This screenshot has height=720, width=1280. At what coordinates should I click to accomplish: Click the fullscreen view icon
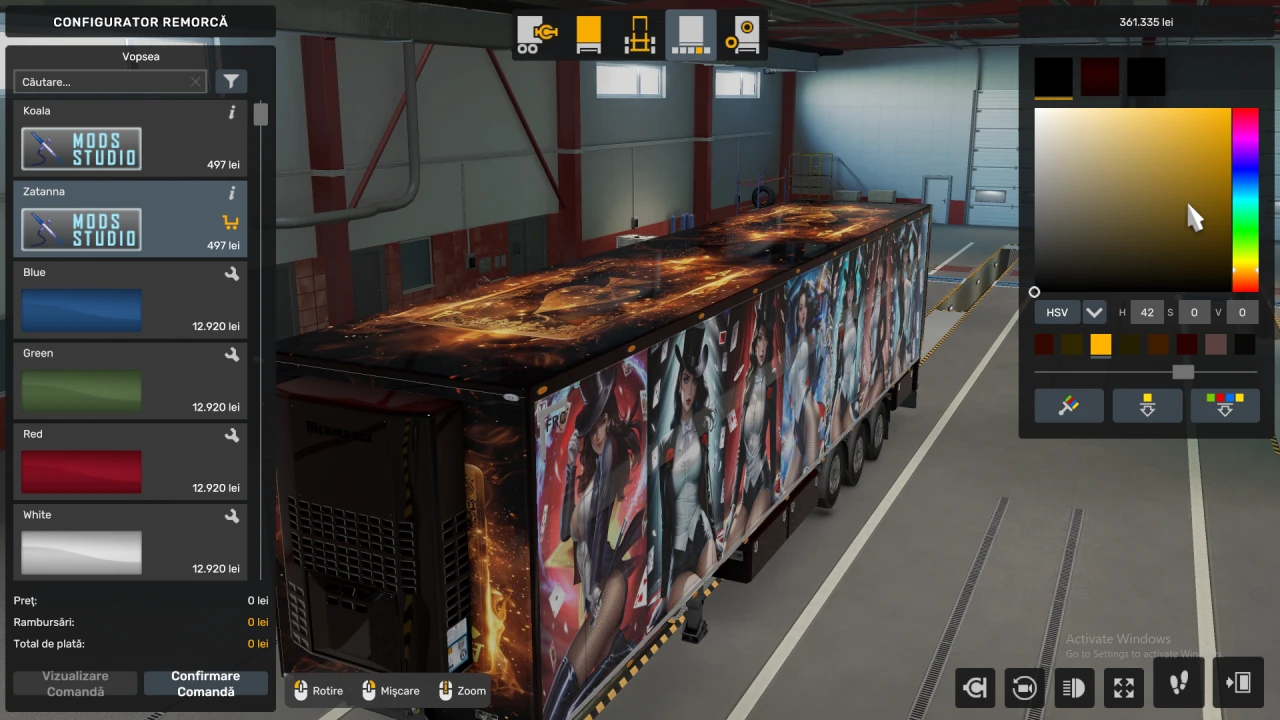pyautogui.click(x=1123, y=687)
